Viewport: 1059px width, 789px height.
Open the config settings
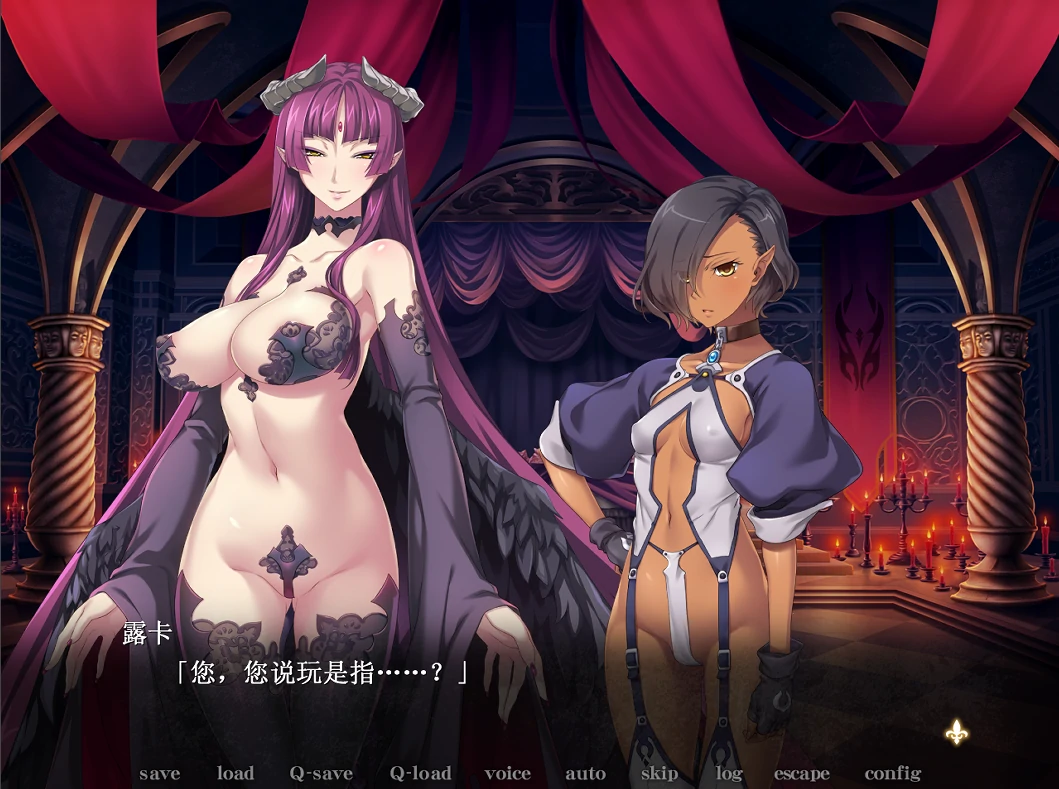892,774
